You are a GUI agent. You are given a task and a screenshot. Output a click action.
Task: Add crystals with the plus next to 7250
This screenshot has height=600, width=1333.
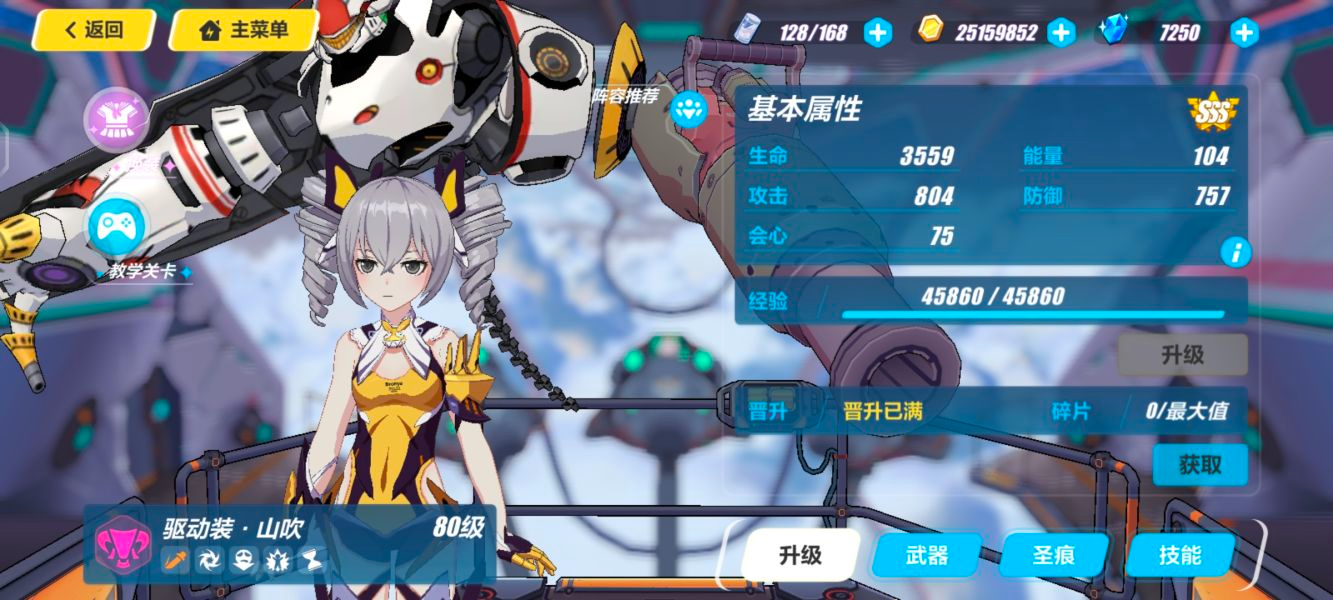click(1244, 33)
